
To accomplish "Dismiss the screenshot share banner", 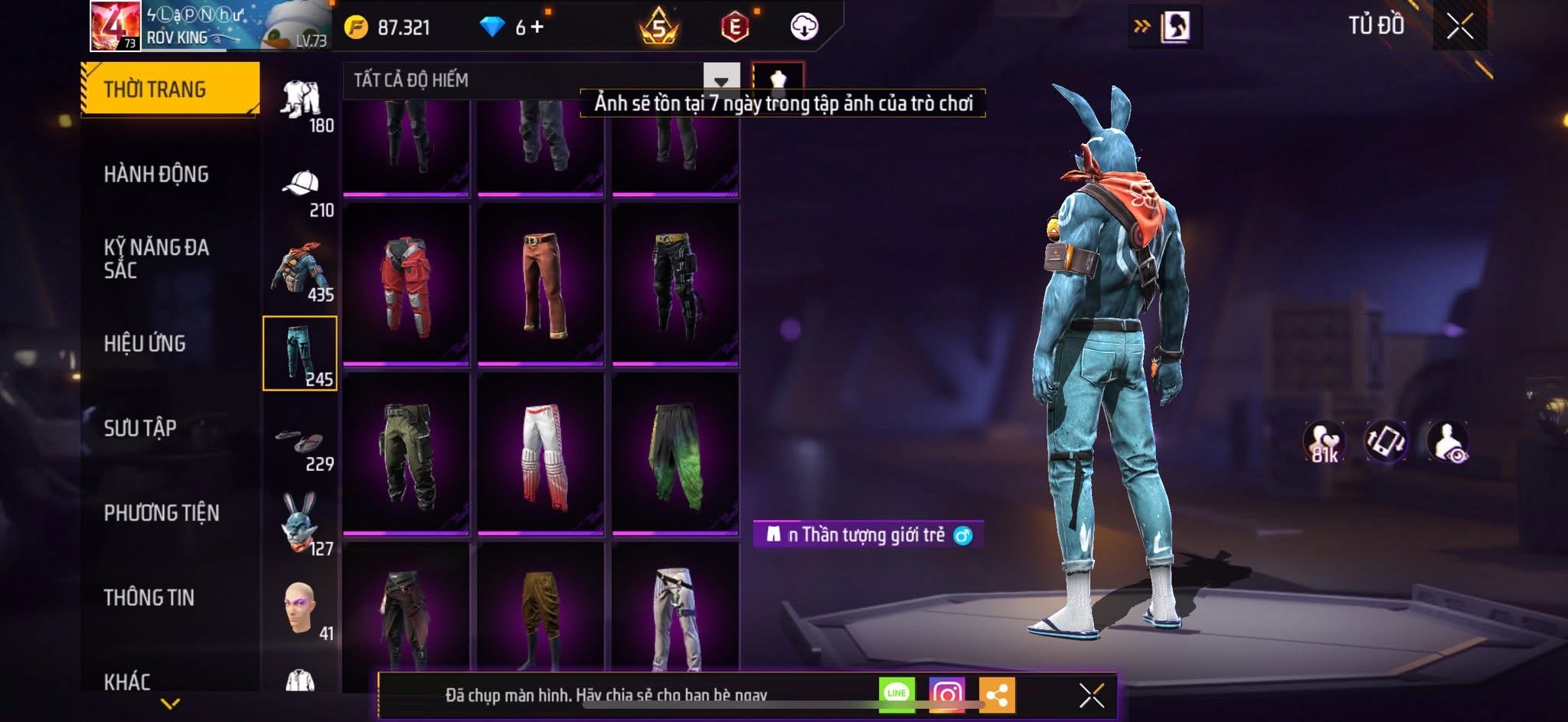I will point(1091,695).
